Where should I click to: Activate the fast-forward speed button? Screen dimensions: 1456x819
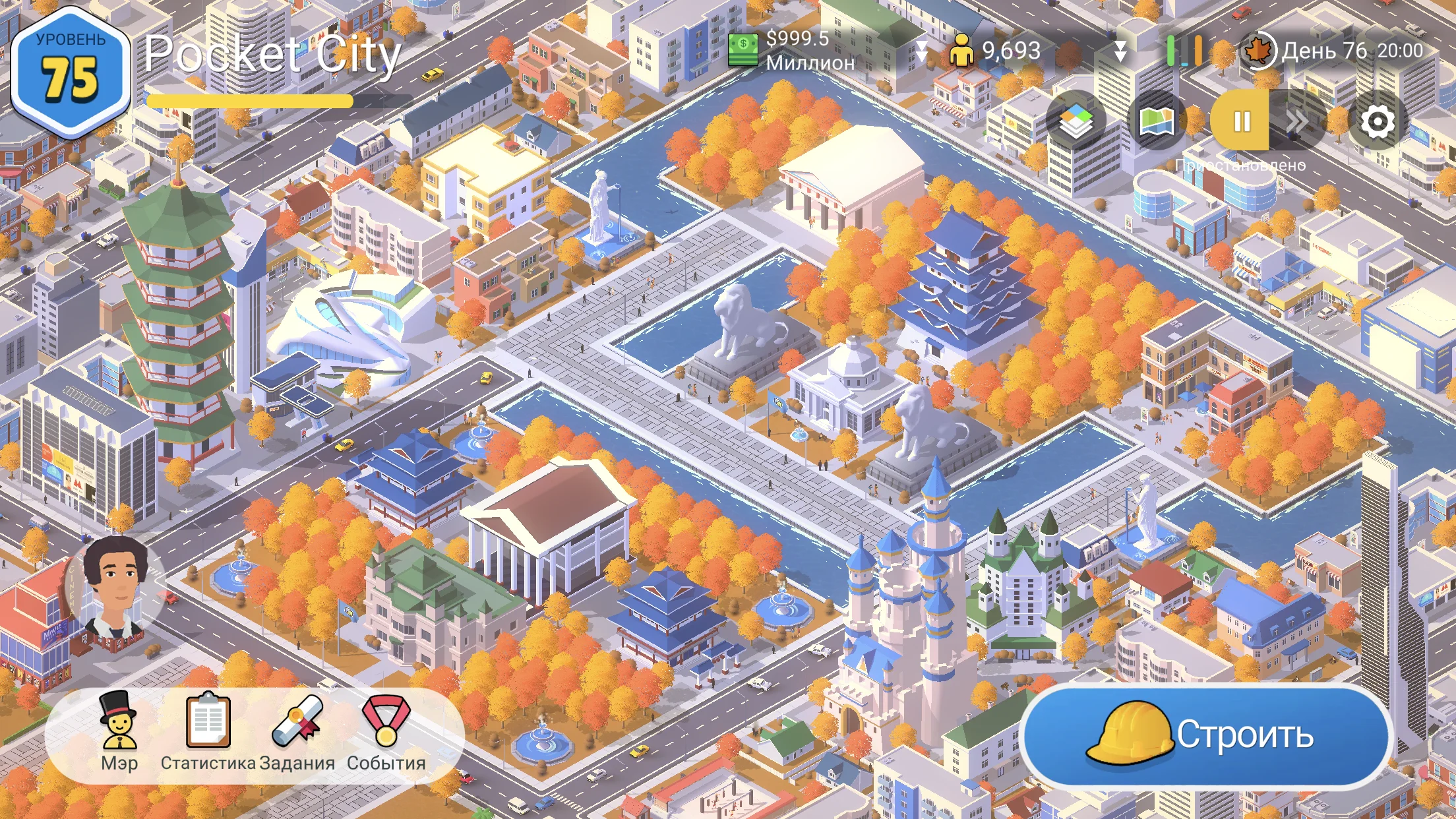1296,121
